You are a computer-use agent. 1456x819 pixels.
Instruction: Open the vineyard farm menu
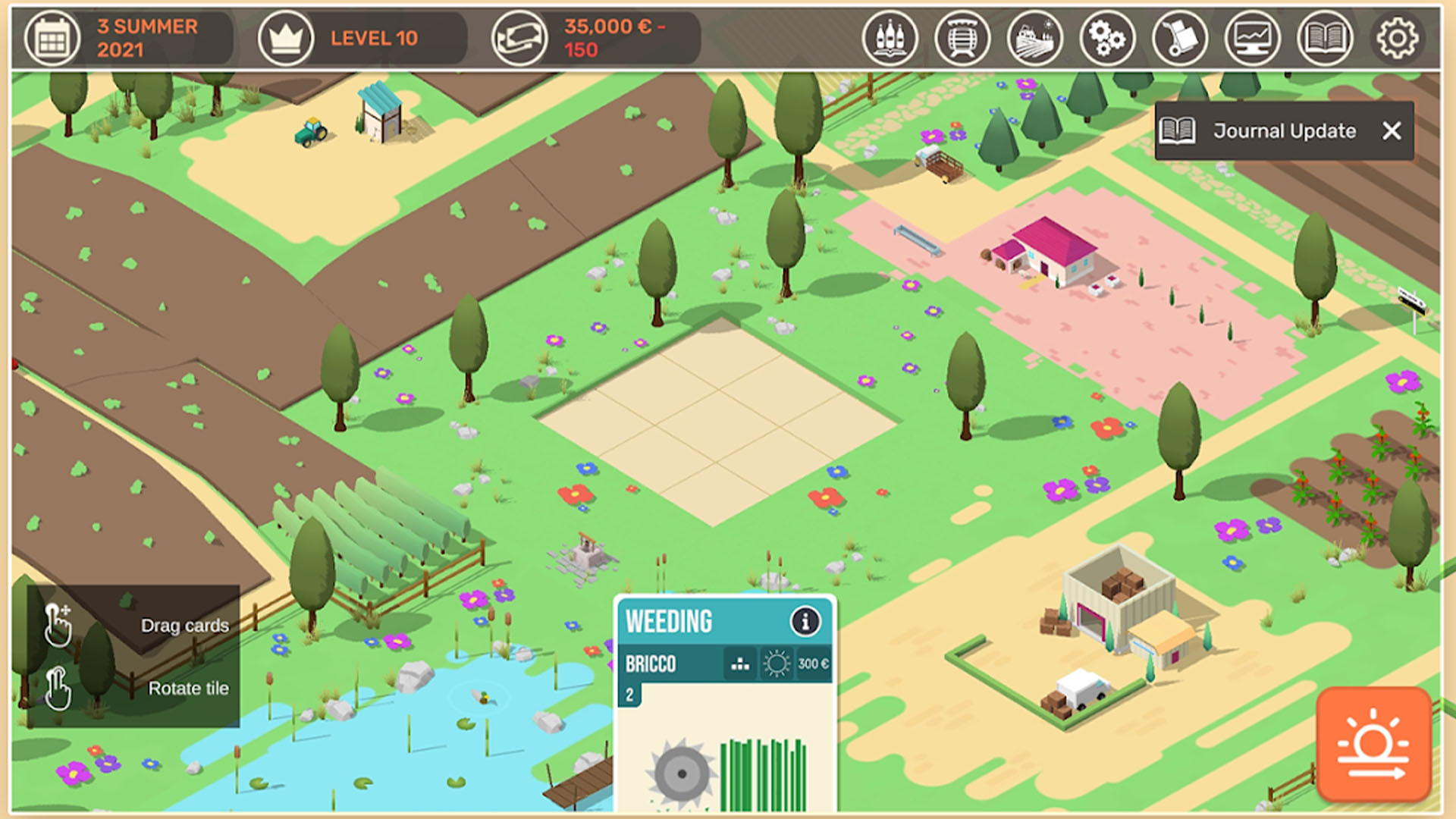pyautogui.click(x=1034, y=38)
